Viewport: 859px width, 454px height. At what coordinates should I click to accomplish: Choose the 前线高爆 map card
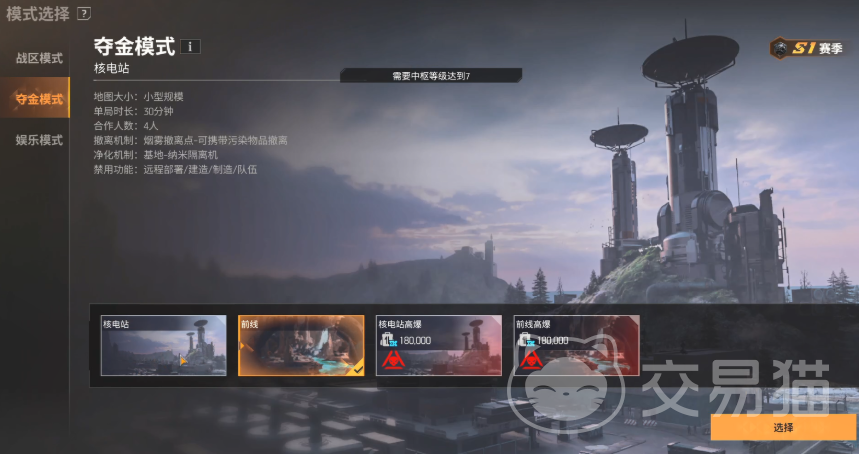pos(576,346)
